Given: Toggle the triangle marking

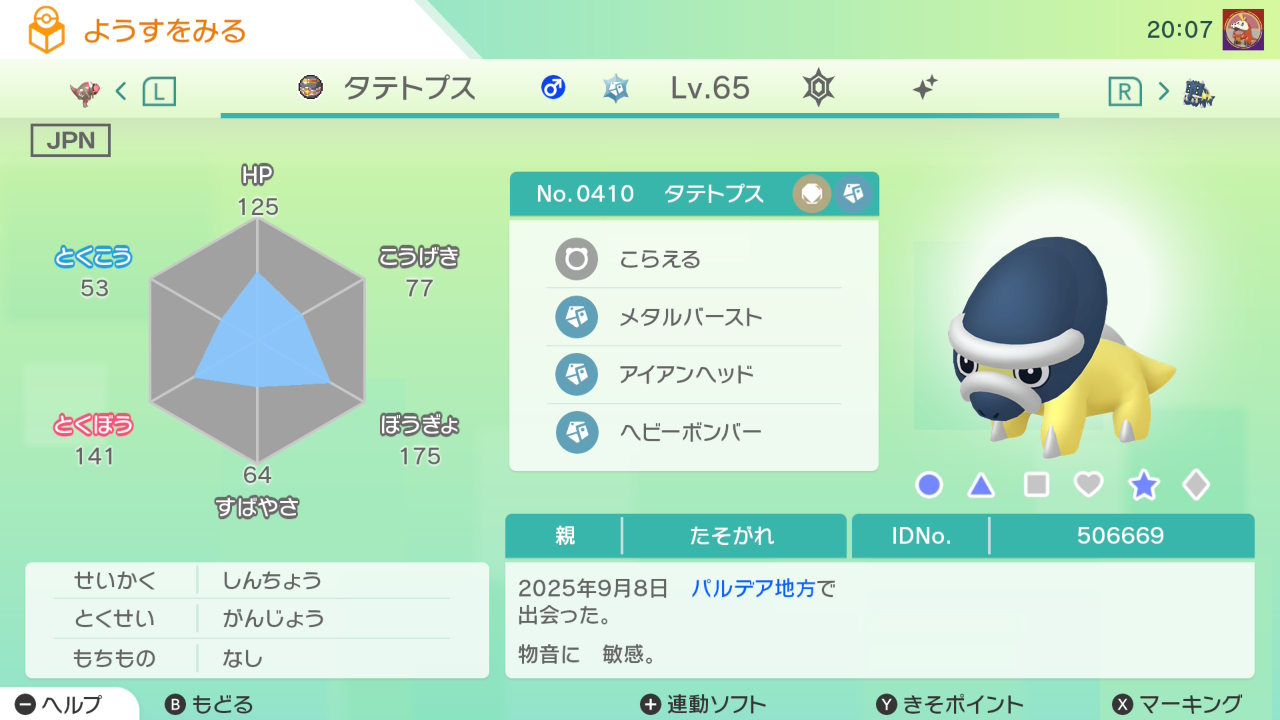Looking at the screenshot, I should pos(981,485).
